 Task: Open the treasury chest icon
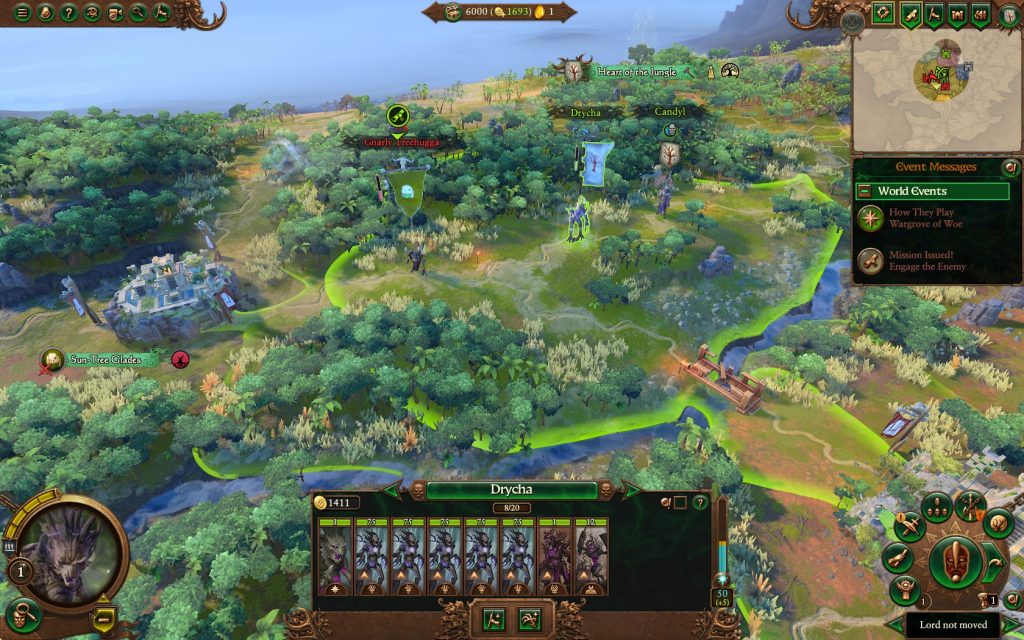[x=452, y=12]
